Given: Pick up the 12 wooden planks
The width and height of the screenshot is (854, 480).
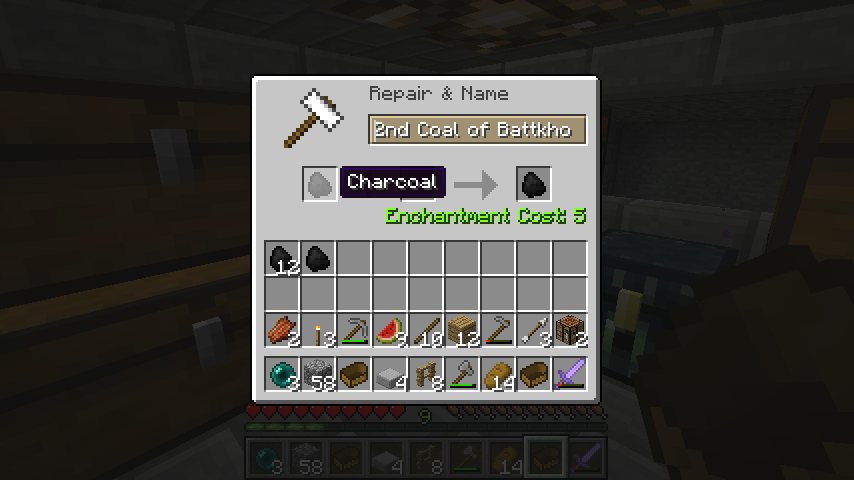Looking at the screenshot, I should point(462,331).
